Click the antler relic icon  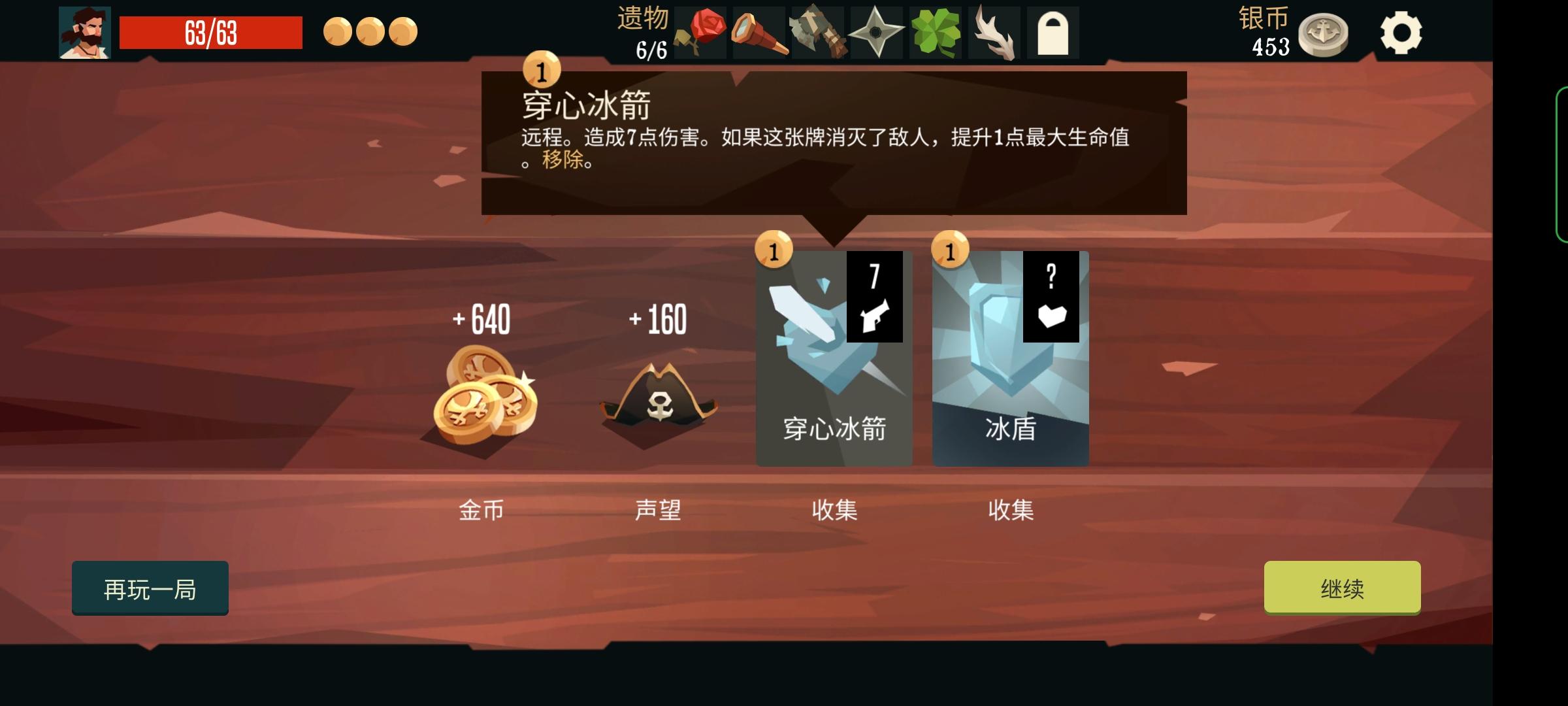(x=992, y=30)
